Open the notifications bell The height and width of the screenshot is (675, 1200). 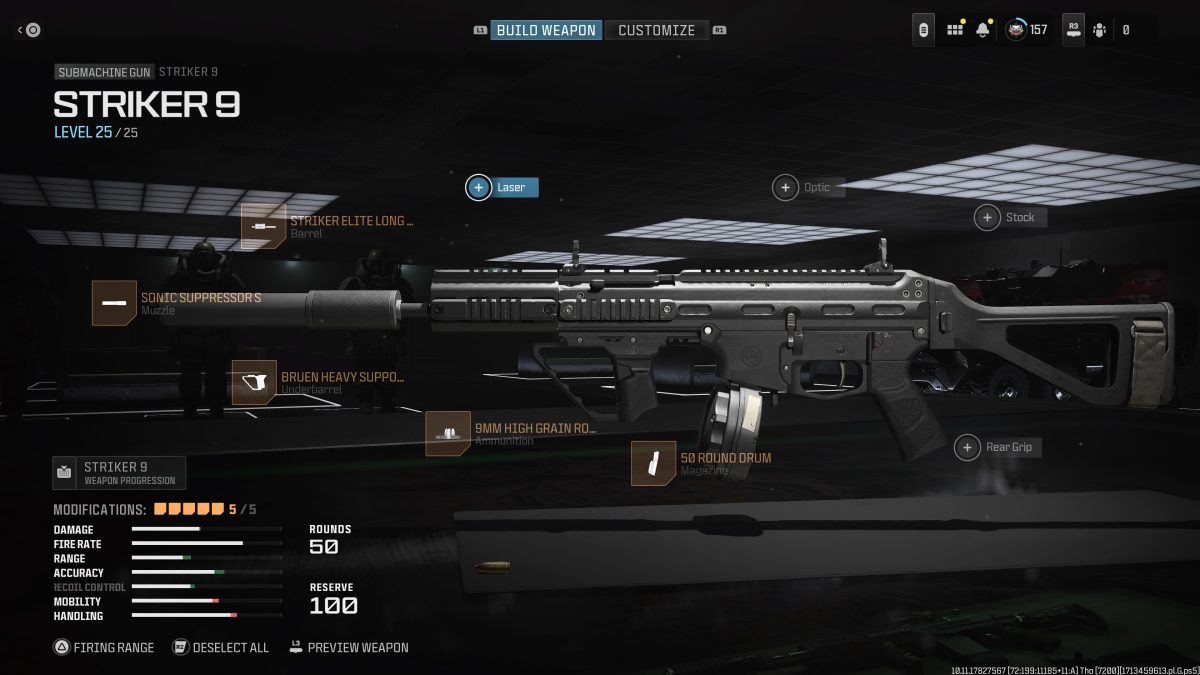tap(983, 30)
